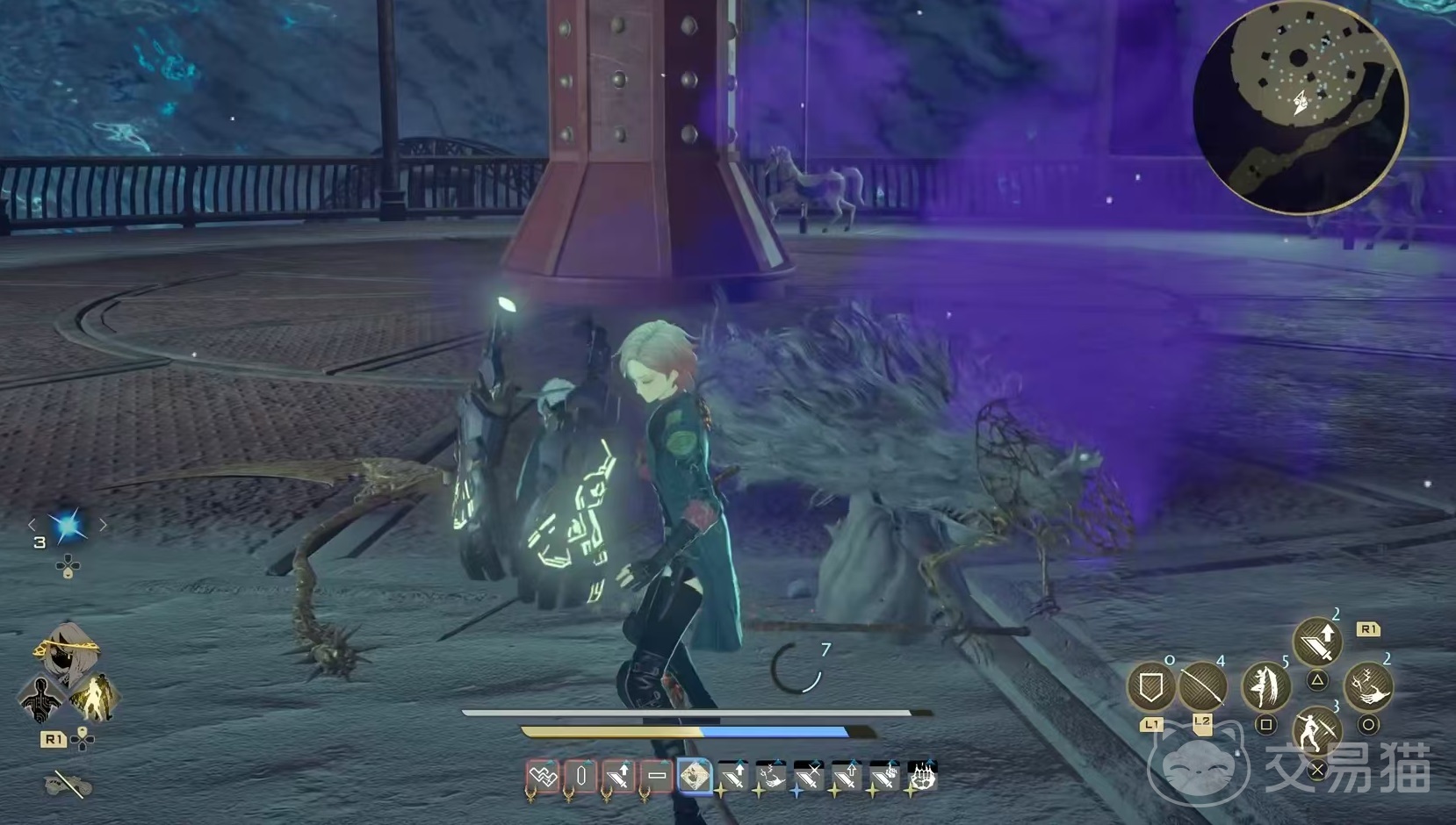The height and width of the screenshot is (825, 1456).
Task: Click the crossed-out motorcycle mount icon
Action: coord(68,784)
